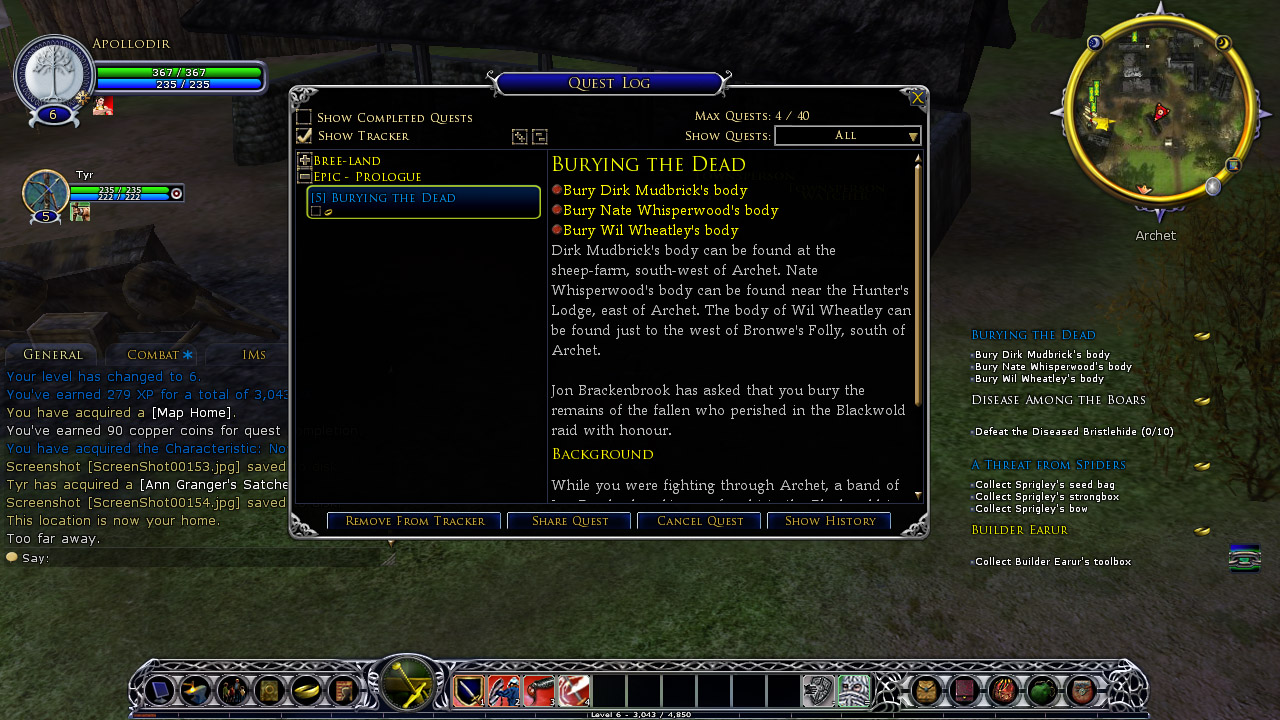This screenshot has width=1280, height=720.
Task: Switch to the General chat tab
Action: tap(52, 355)
